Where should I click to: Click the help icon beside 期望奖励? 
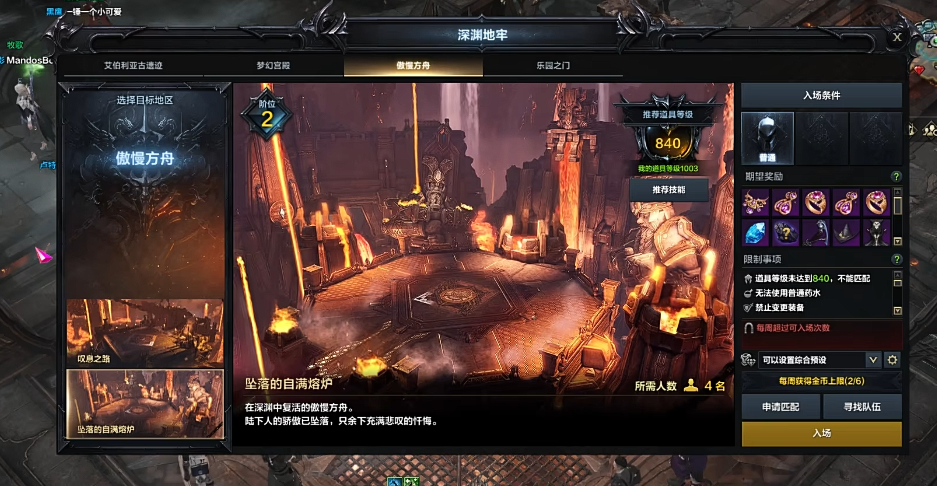click(896, 177)
